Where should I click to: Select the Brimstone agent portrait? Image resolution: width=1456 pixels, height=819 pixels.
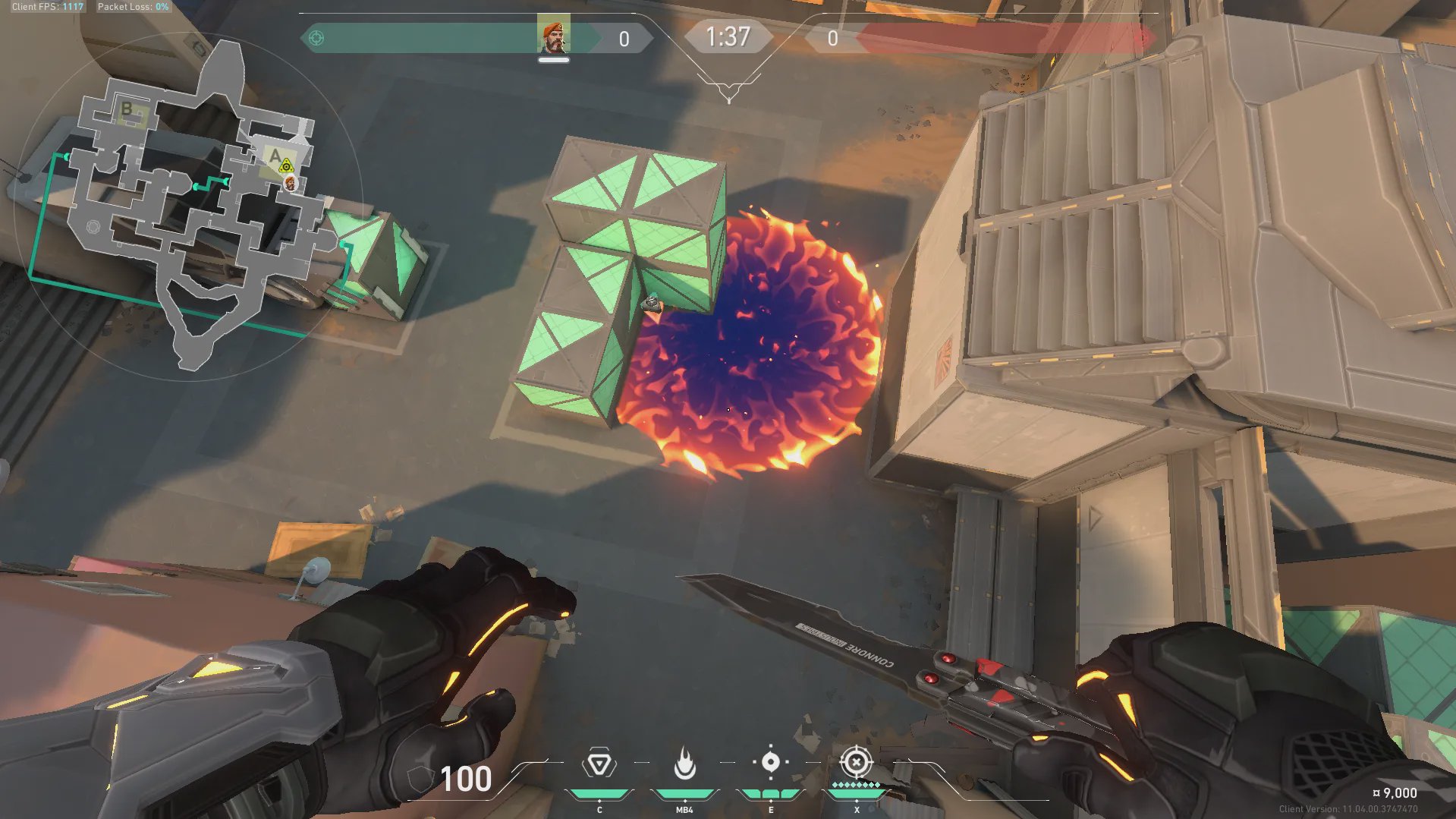(553, 36)
